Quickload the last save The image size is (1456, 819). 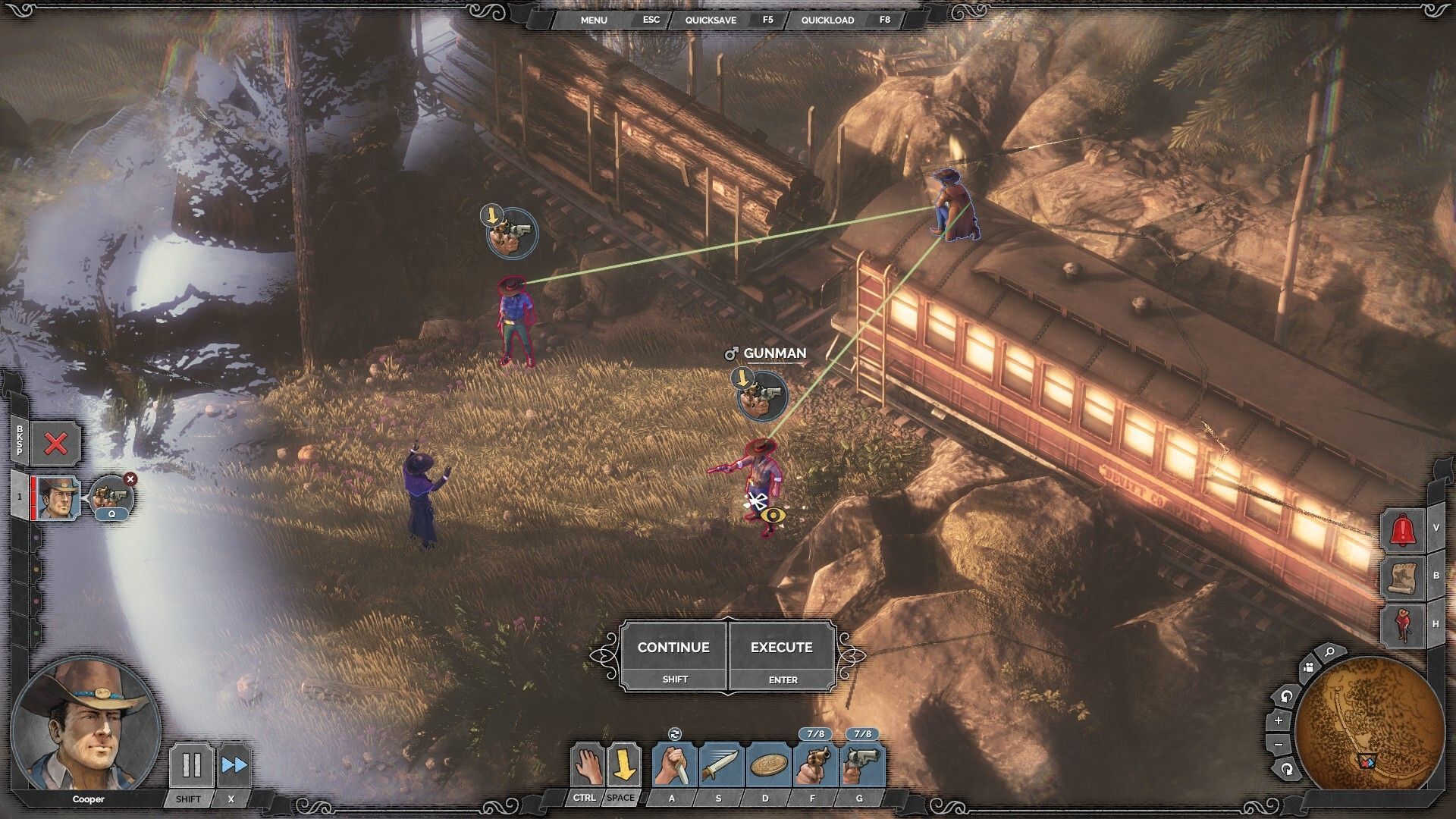pos(827,20)
